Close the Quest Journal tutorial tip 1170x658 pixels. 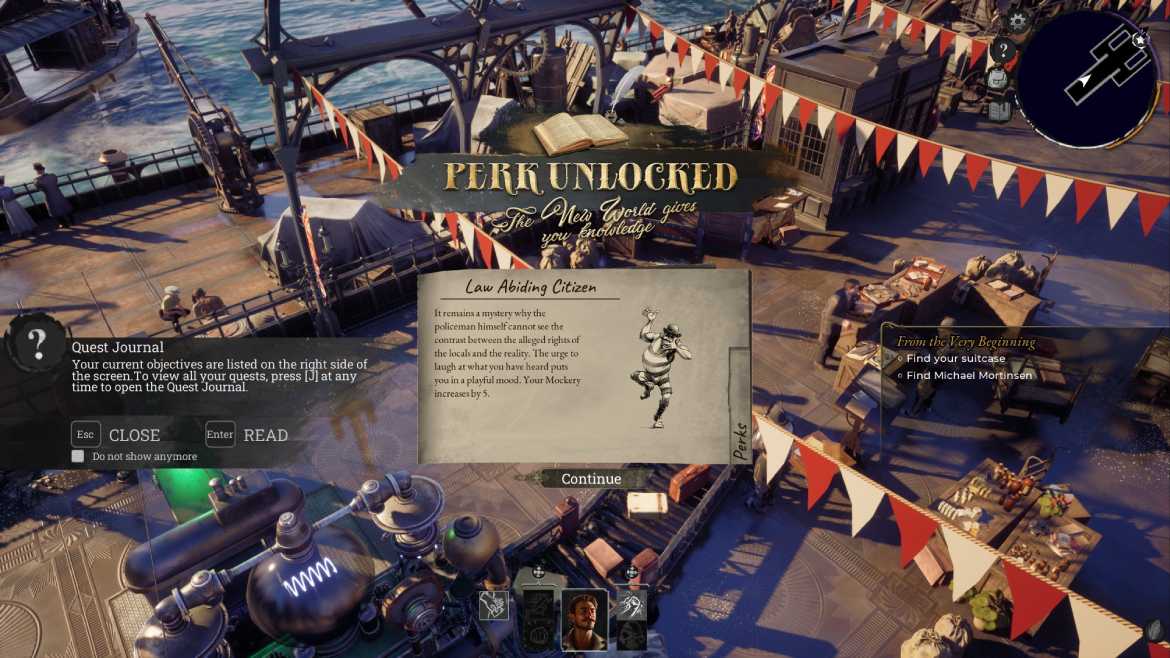point(116,435)
